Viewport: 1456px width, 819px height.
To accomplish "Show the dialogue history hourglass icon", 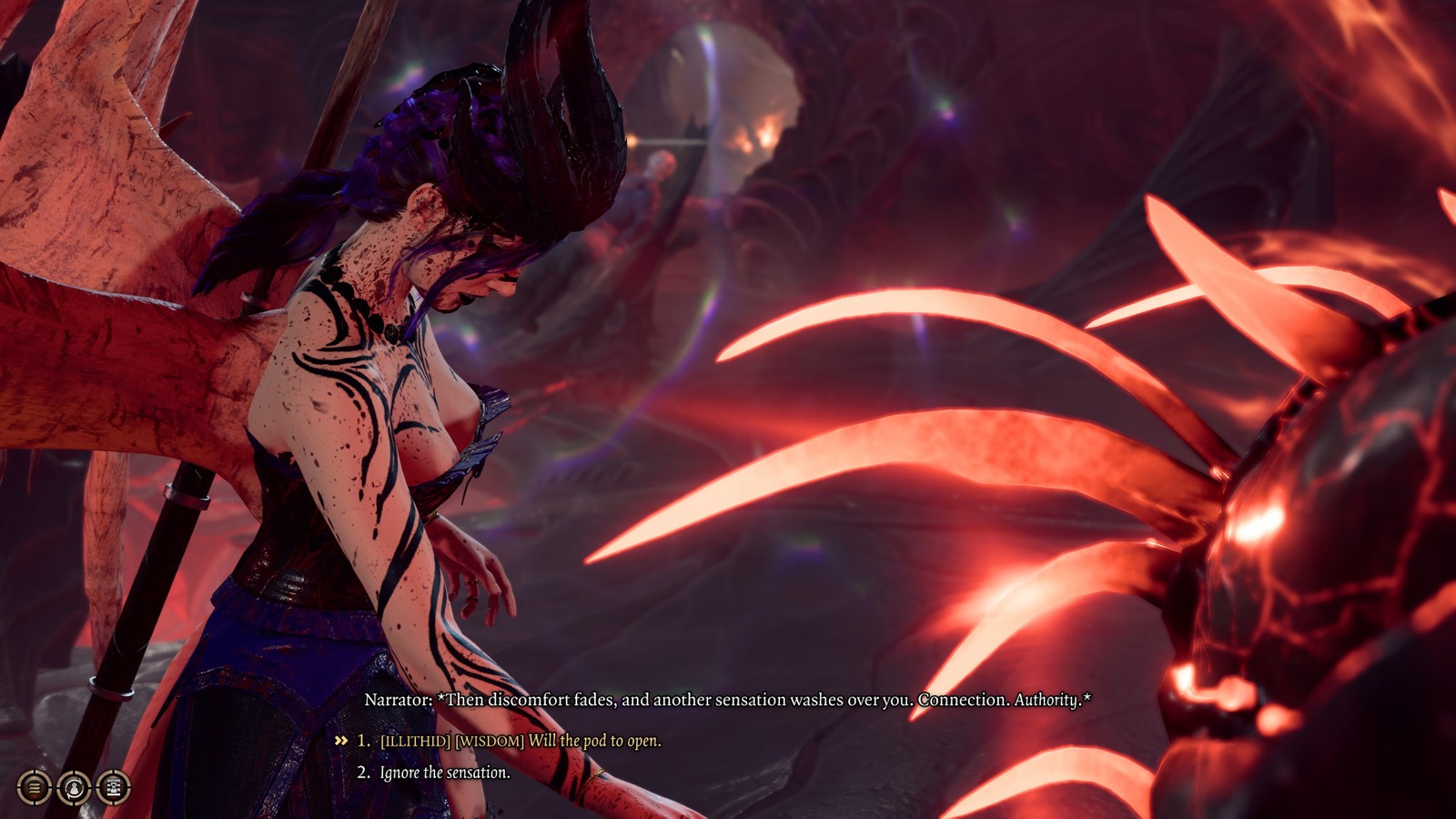I will (114, 787).
